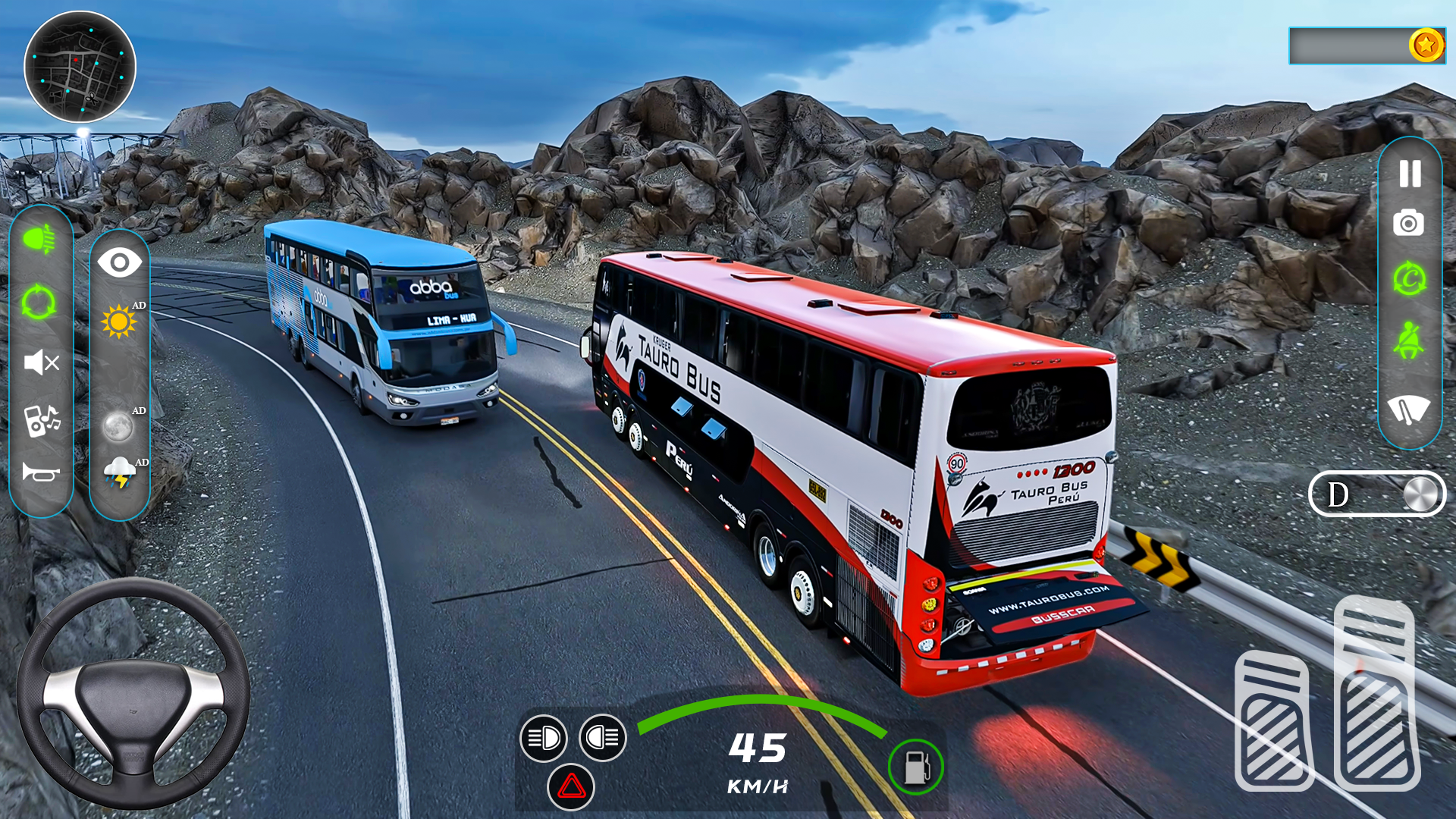Select sunny weather with the sun icon
Image resolution: width=1456 pixels, height=819 pixels.
pos(120,322)
